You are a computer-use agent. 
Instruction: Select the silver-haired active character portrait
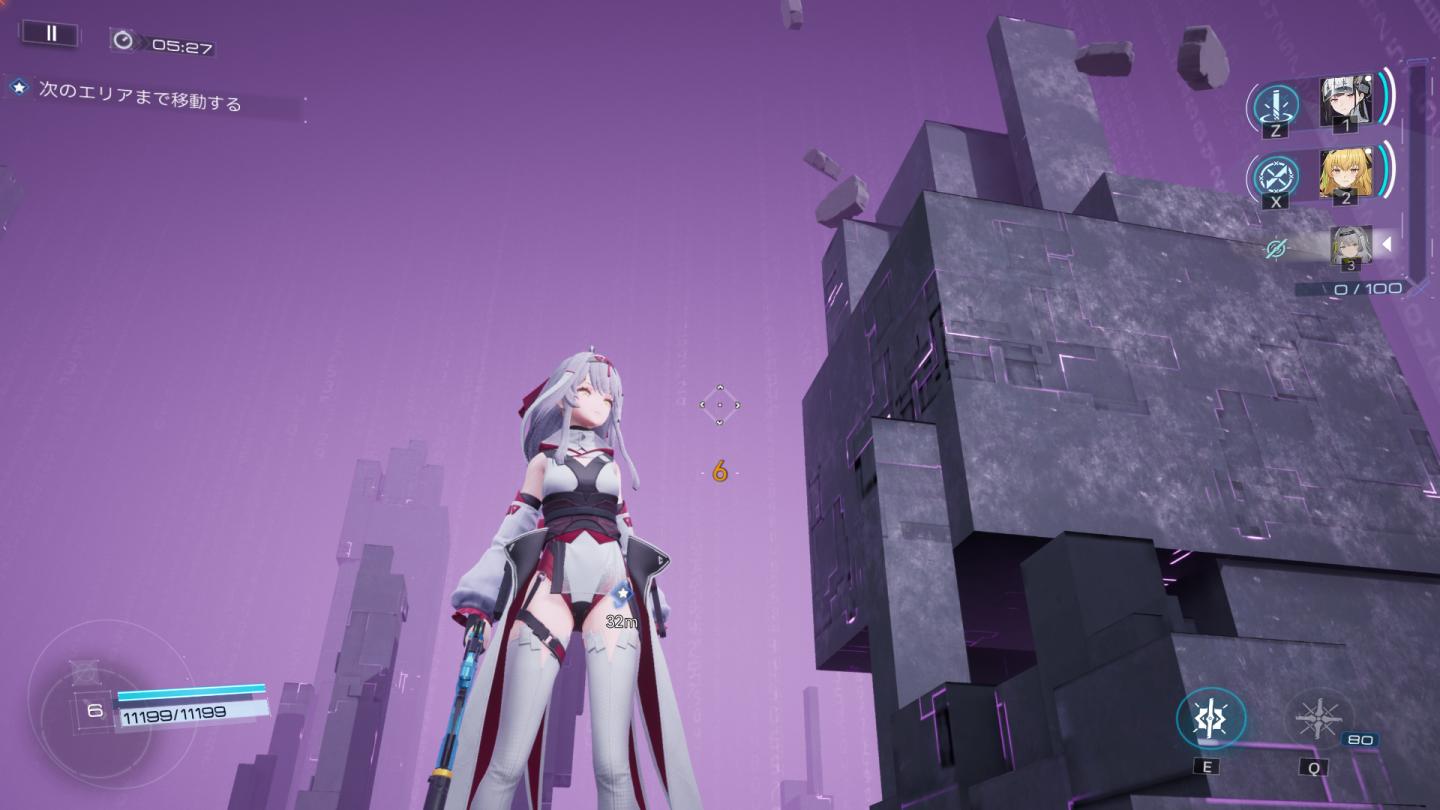pos(1350,245)
